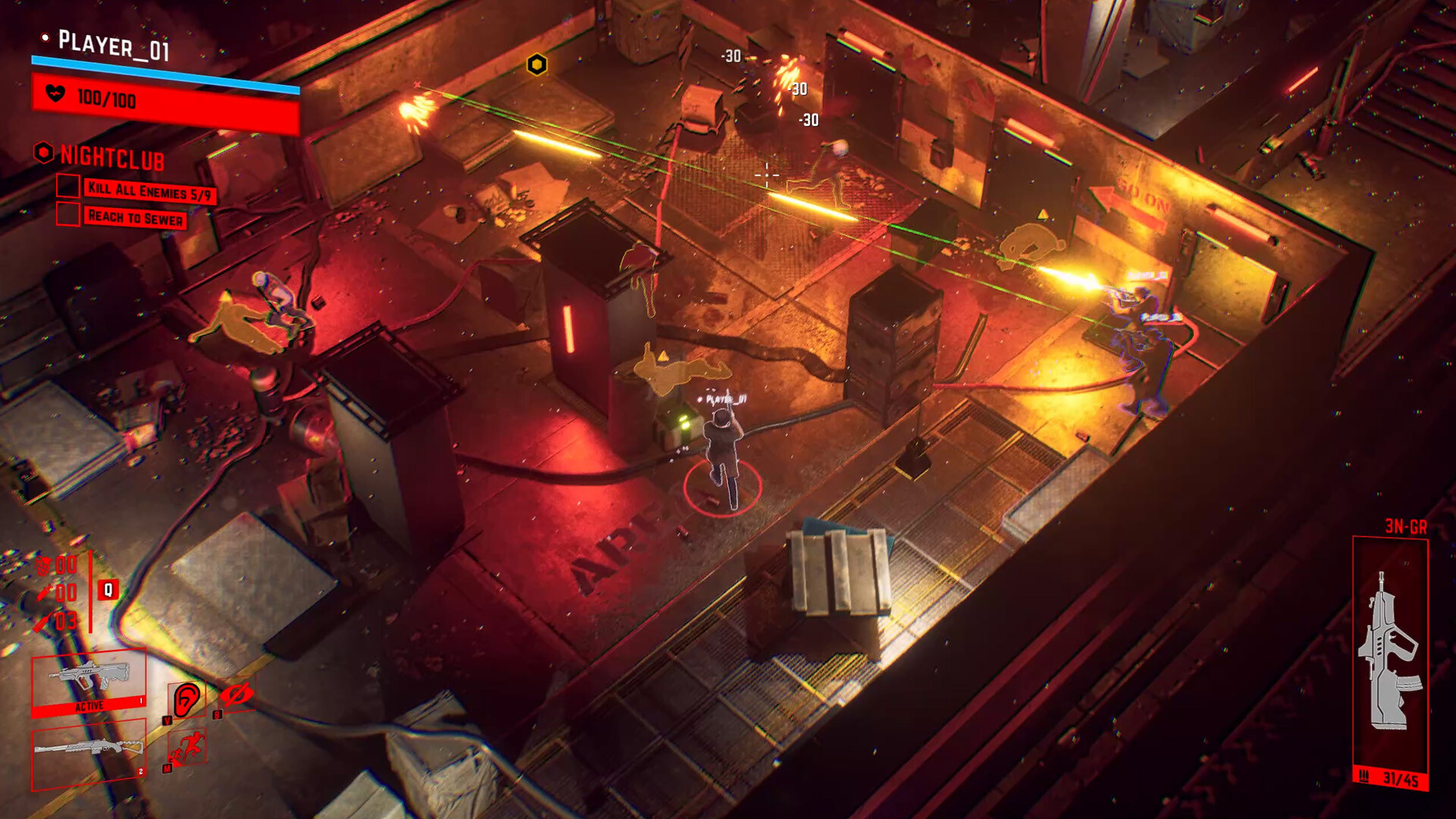Select the active assault rifle weapon slot
1456x819 pixels.
tap(88, 681)
